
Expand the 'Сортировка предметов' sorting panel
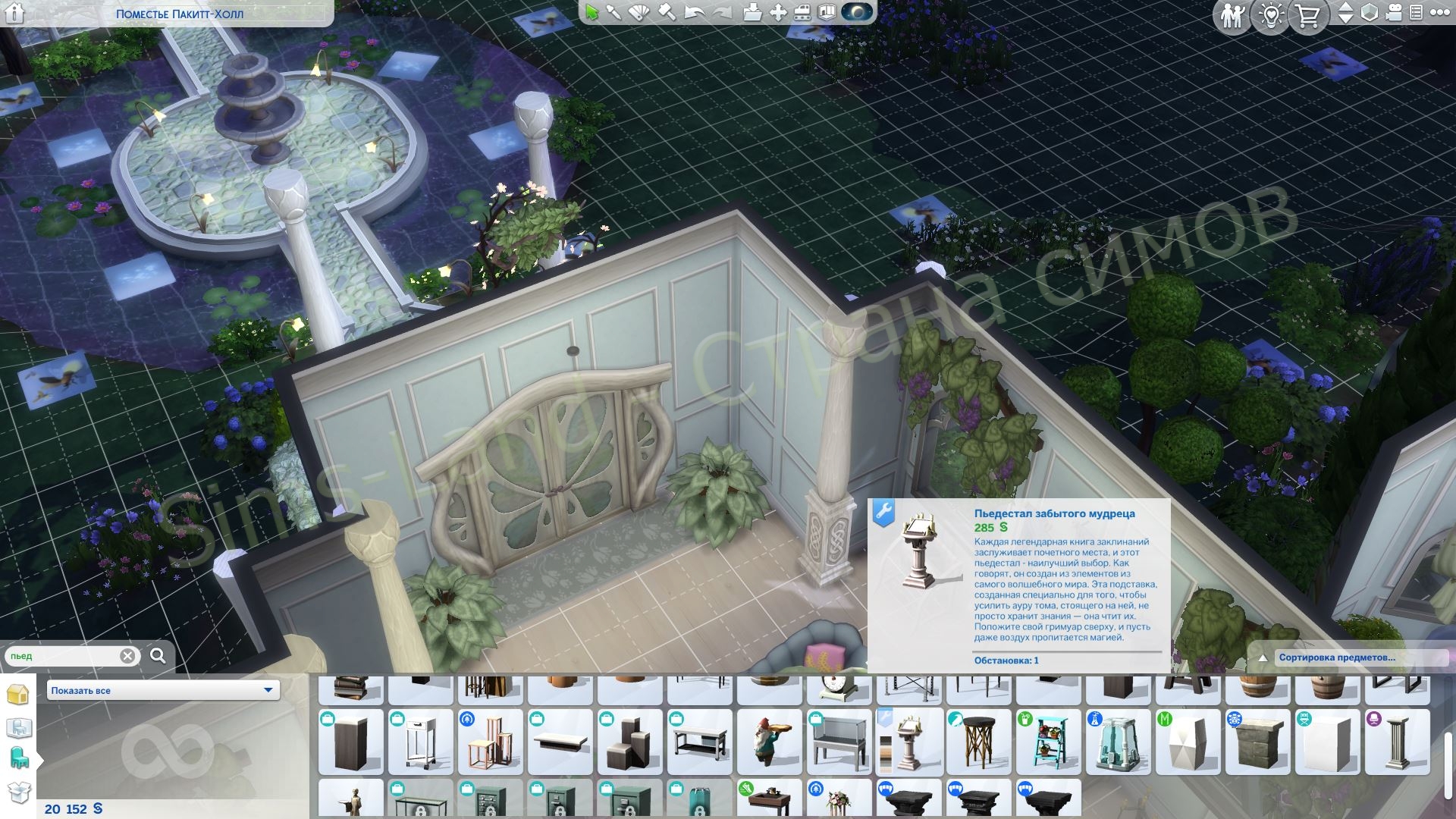coord(1336,657)
